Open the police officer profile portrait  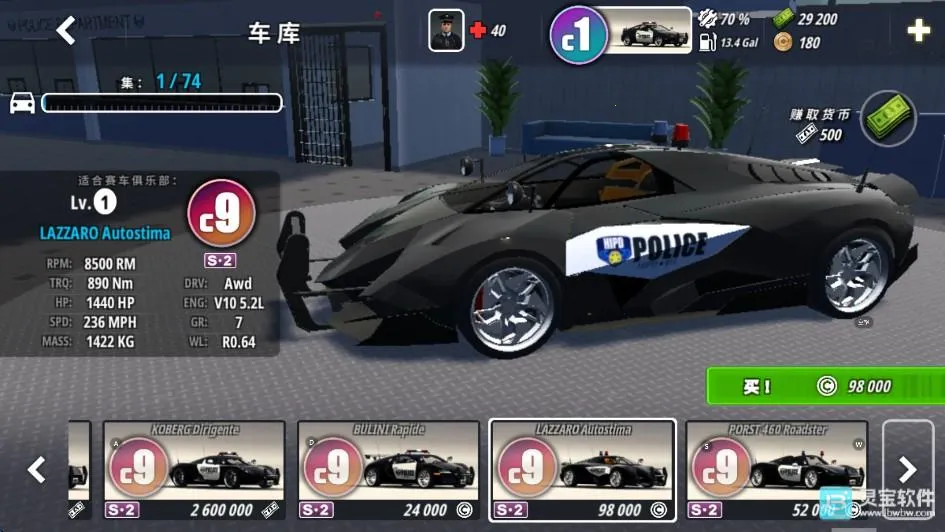click(446, 30)
